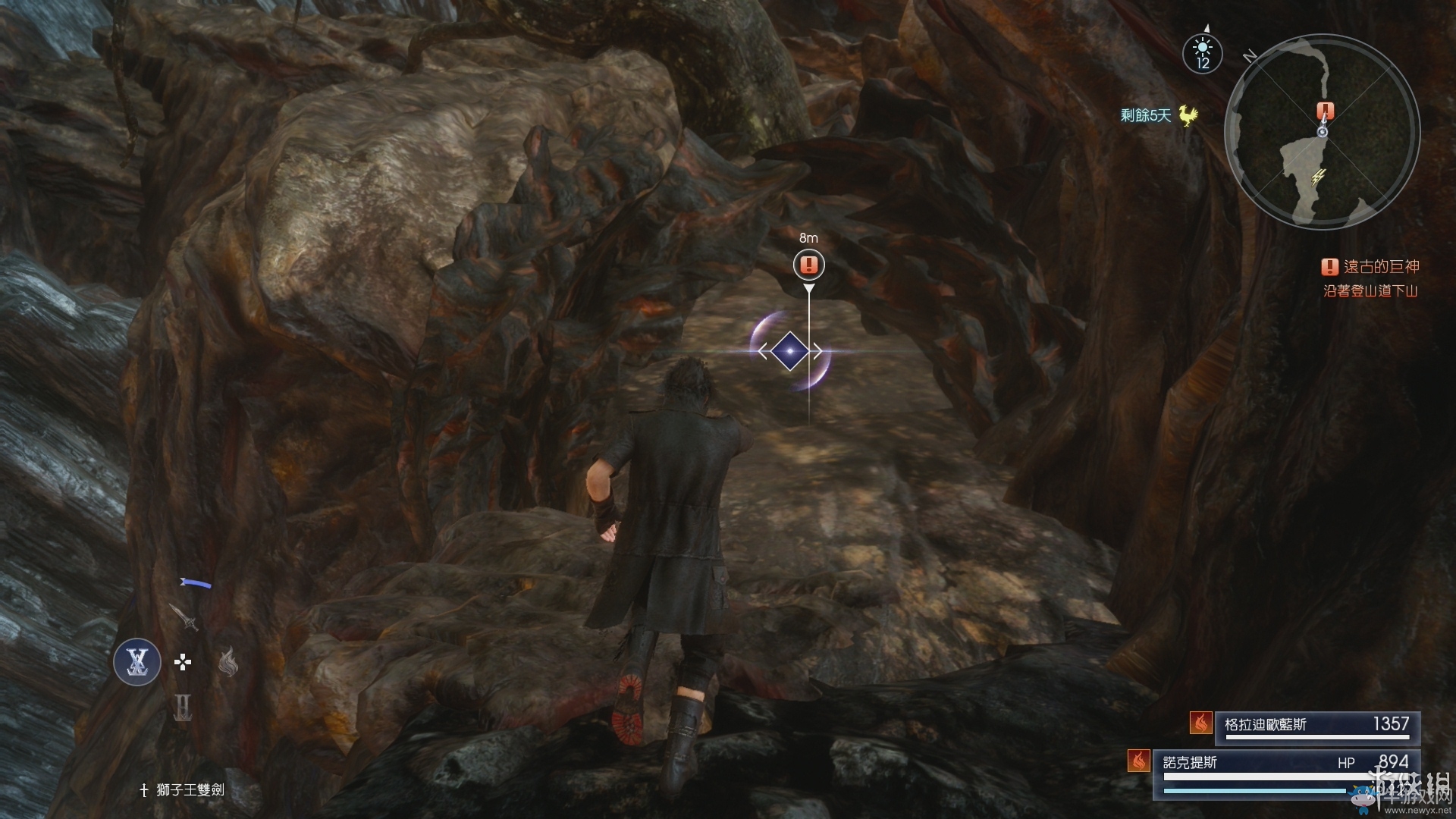Click the fire icon beside 格拉迪歐藍斯
The image size is (1456, 819).
click(1200, 723)
